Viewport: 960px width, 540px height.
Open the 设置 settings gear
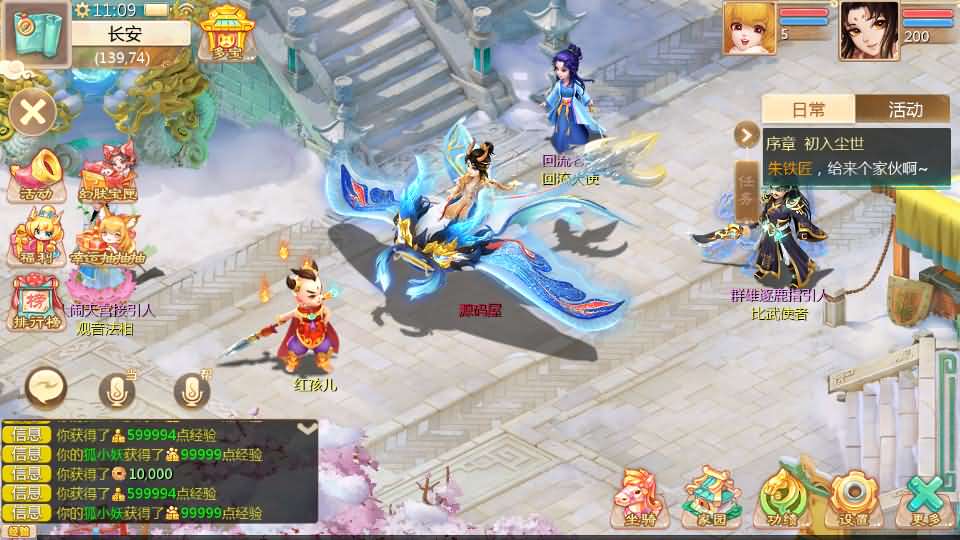pos(854,496)
